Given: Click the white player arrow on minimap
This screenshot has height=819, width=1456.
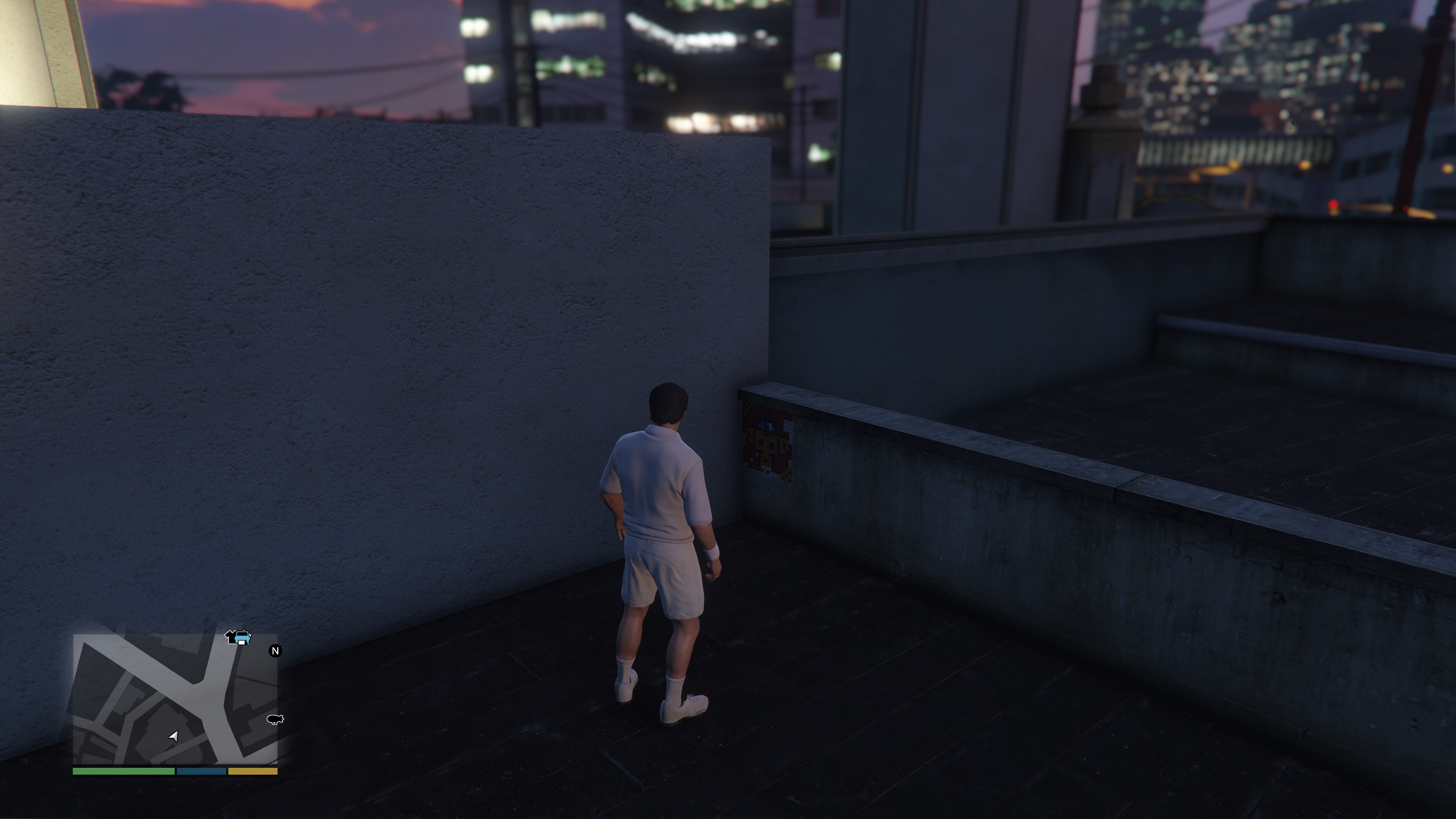Looking at the screenshot, I should [x=174, y=735].
